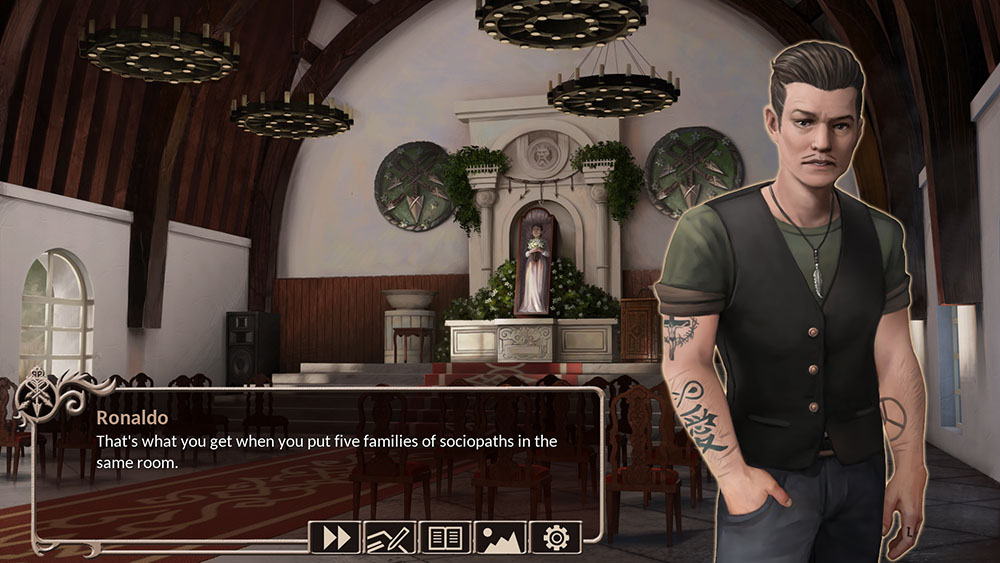Open the open-book log button
Viewport: 1000px width, 563px height.
pos(445,537)
